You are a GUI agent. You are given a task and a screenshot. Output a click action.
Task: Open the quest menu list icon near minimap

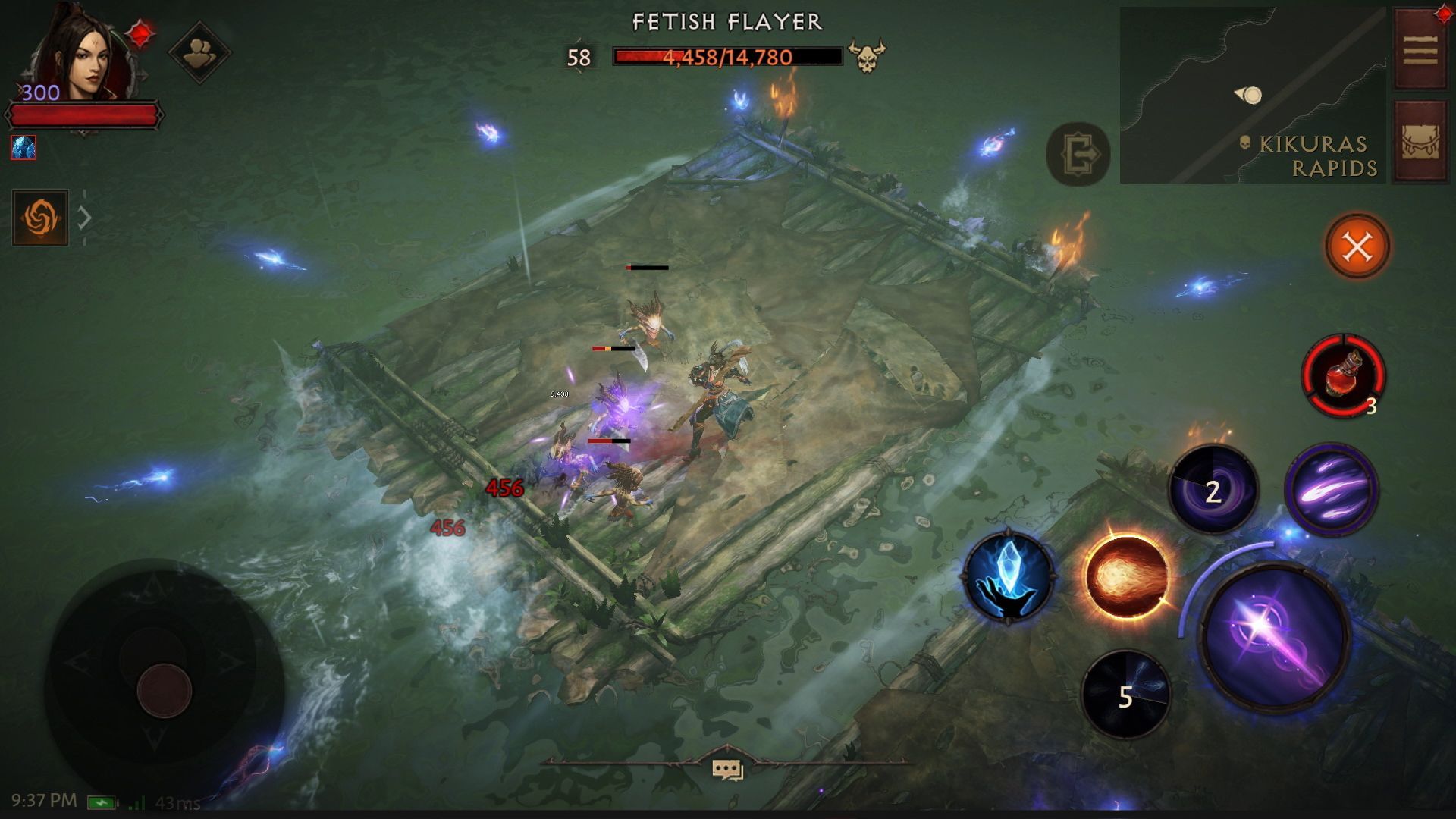click(x=1422, y=49)
